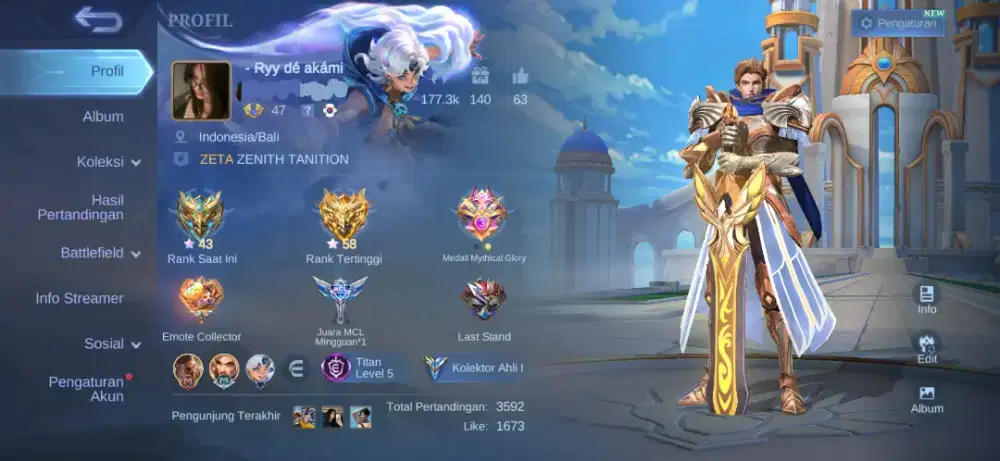Expand the Koleksi menu
The height and width of the screenshot is (461, 1000).
108,161
